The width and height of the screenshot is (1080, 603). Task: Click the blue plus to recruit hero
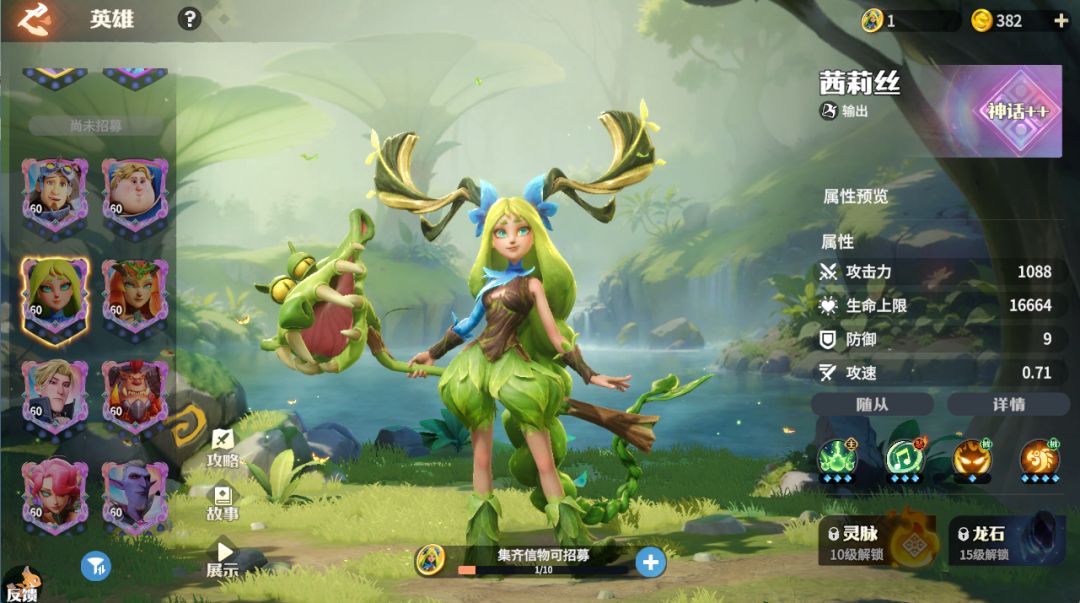pos(651,562)
